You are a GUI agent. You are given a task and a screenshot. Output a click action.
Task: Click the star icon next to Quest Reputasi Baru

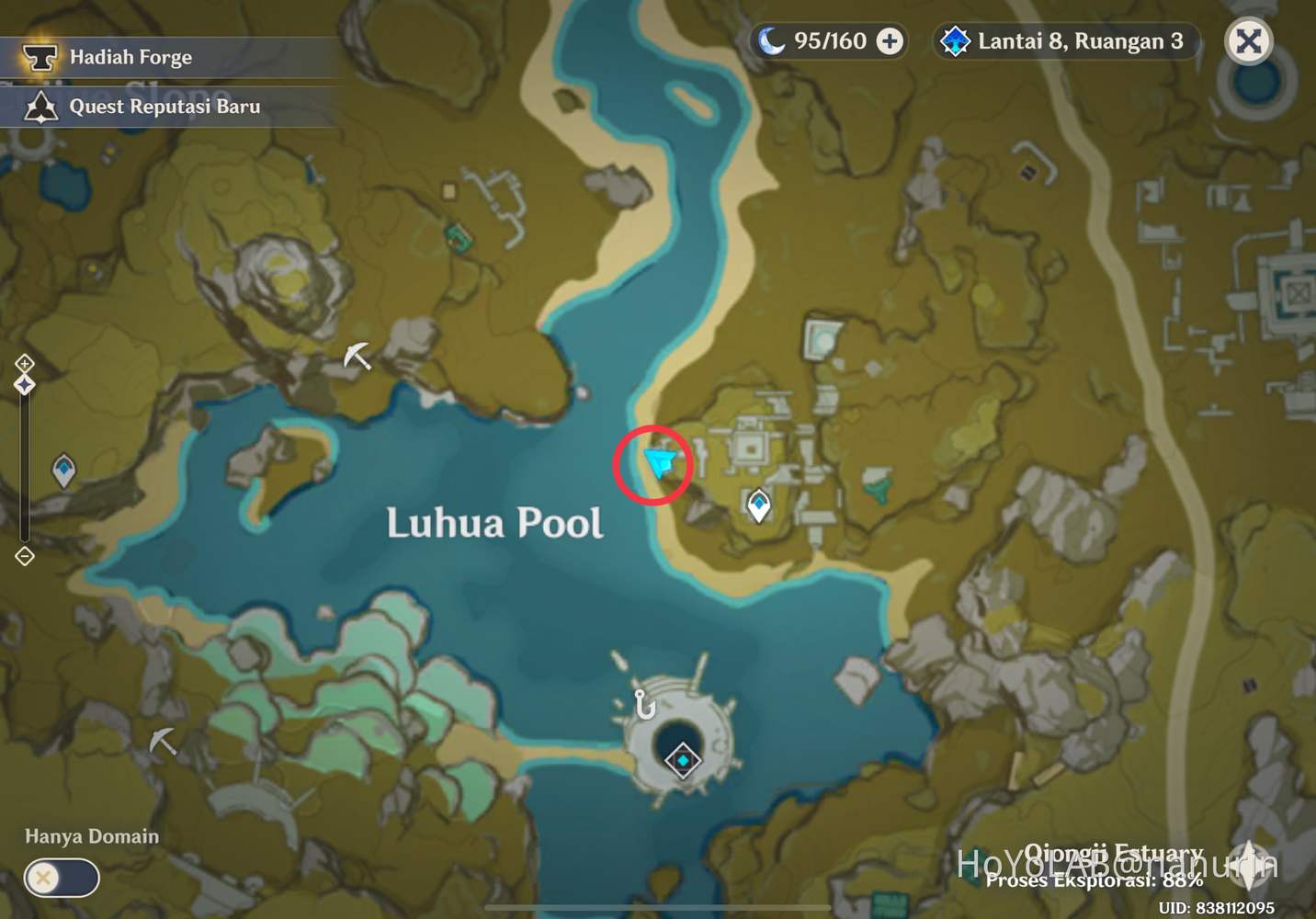[40, 107]
